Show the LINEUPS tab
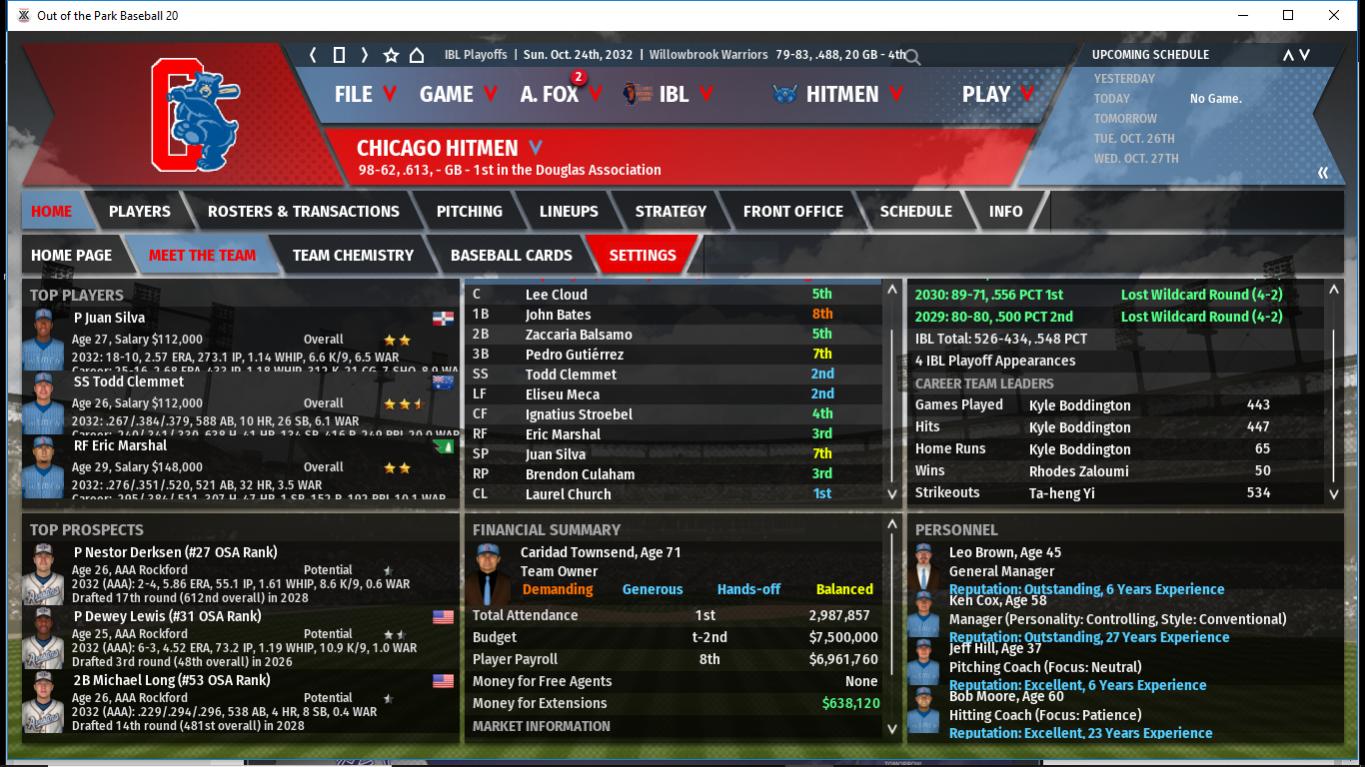The image size is (1365, 767). click(568, 211)
